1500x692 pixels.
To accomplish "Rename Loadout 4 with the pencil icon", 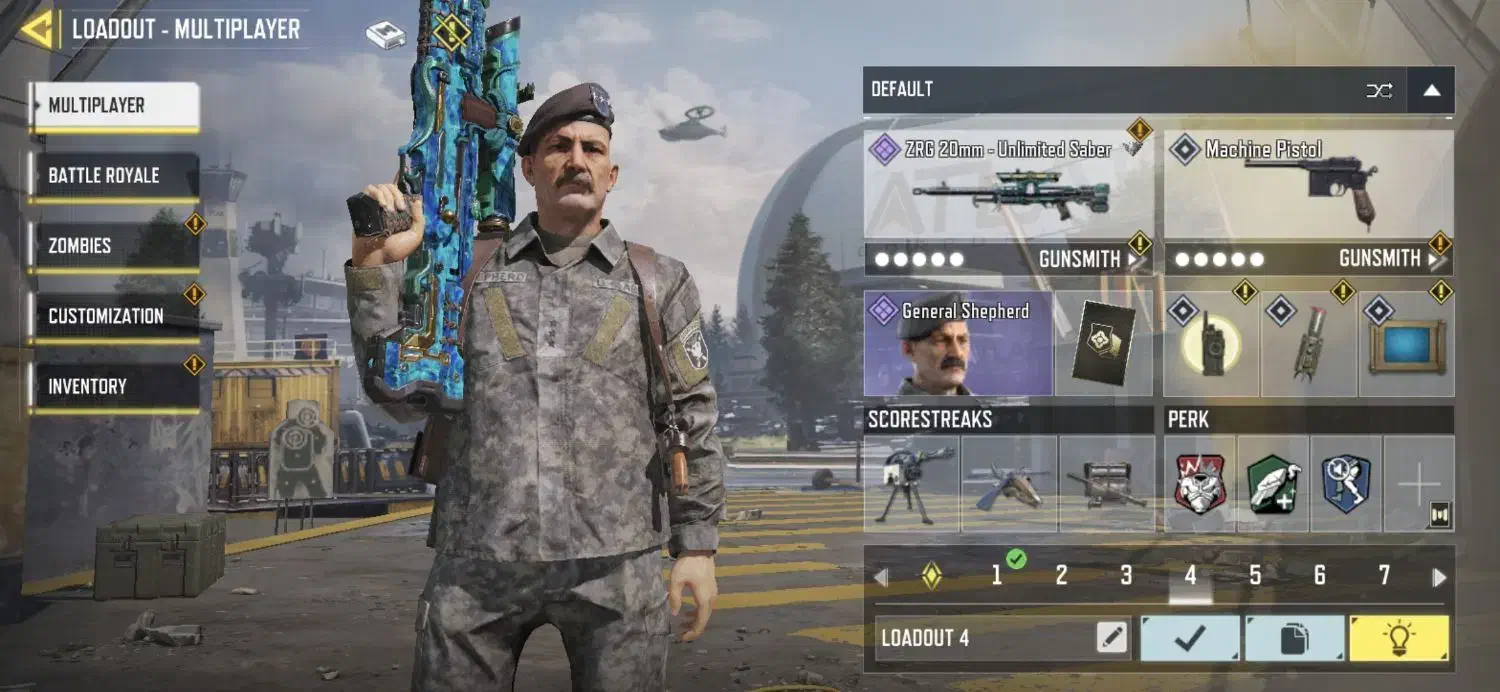I will pos(1112,638).
